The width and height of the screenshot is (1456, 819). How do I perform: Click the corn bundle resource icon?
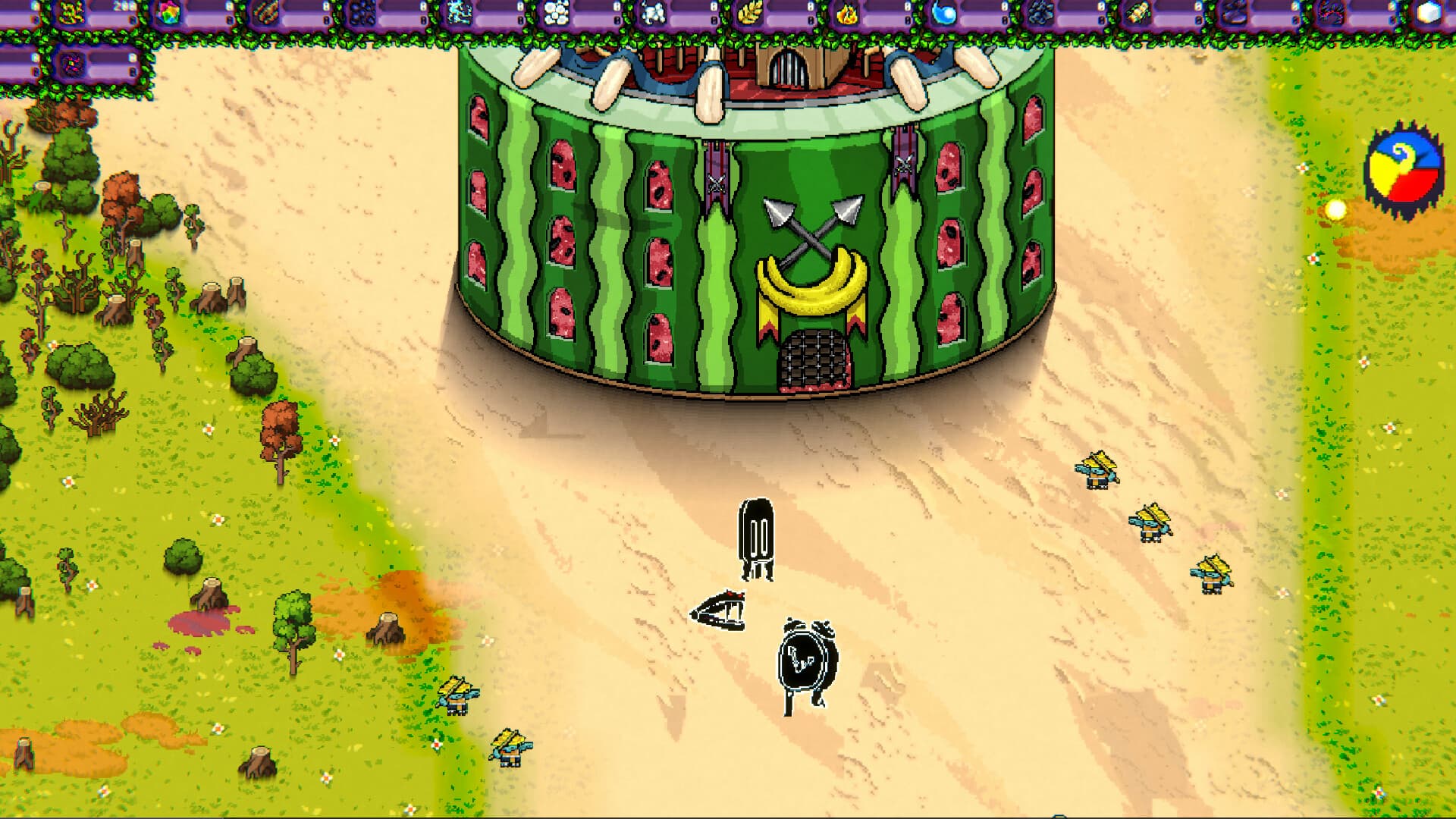[1139, 11]
